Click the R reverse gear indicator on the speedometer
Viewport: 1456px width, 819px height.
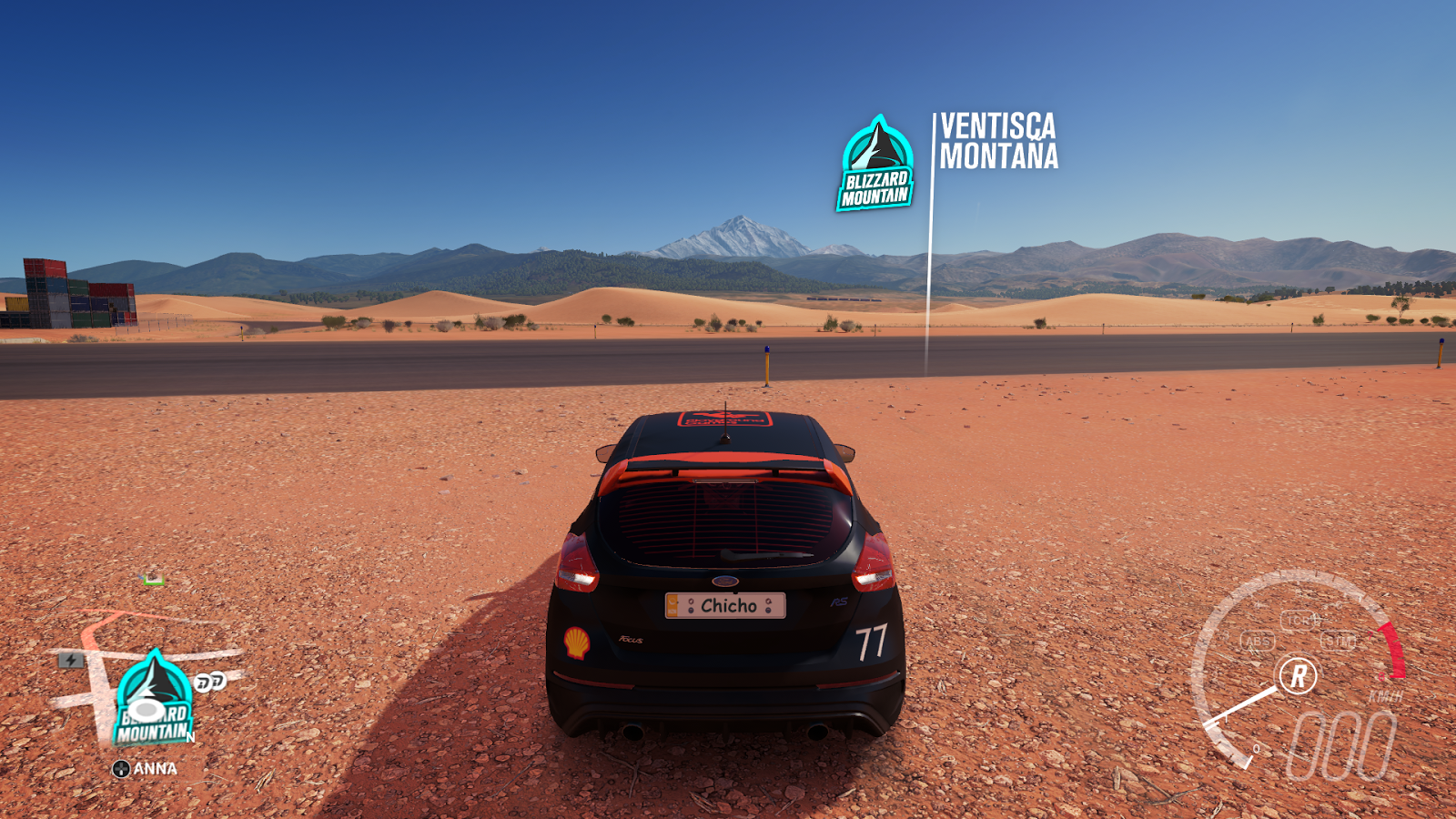click(1298, 674)
